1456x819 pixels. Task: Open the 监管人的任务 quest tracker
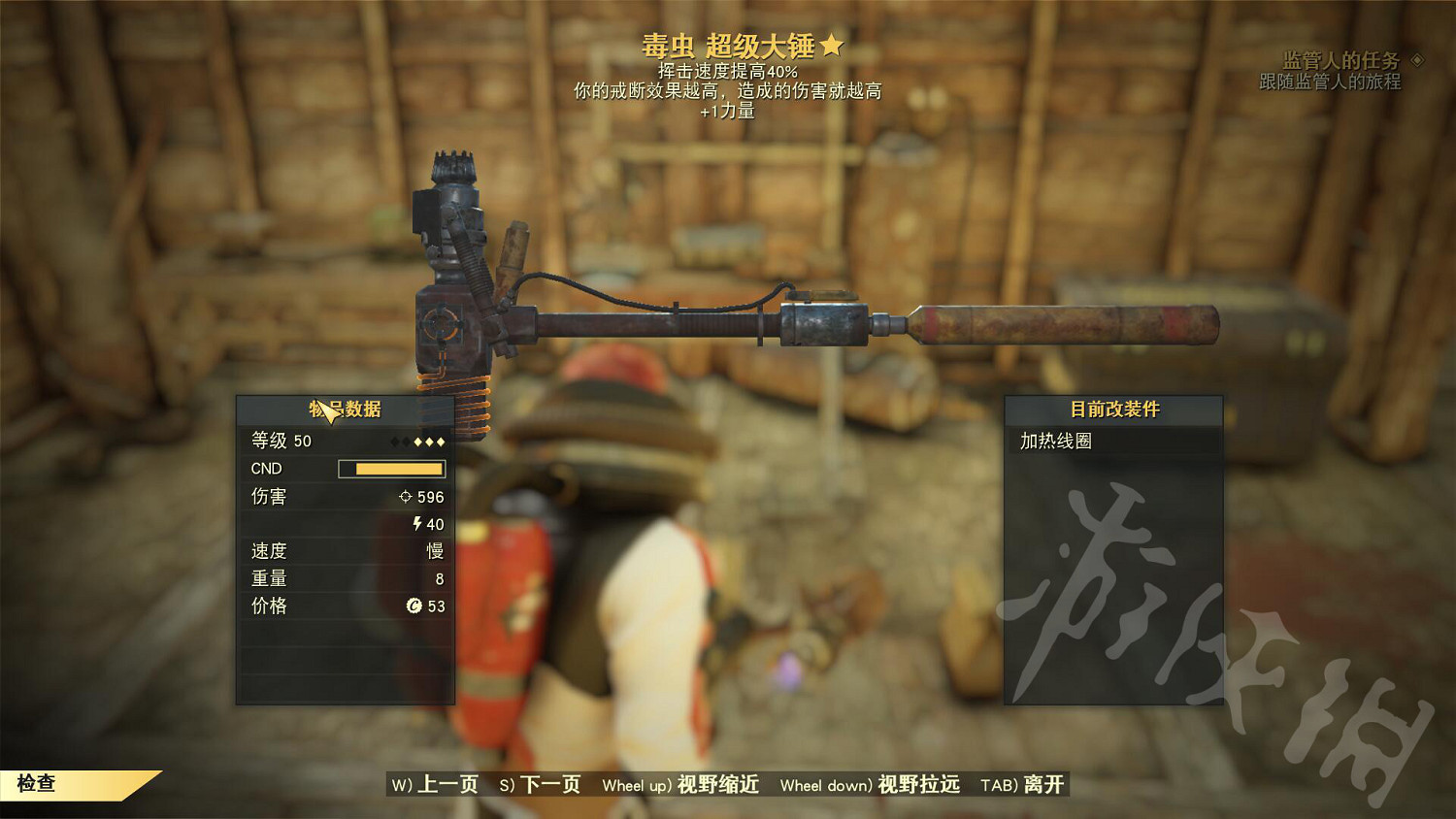click(1340, 61)
